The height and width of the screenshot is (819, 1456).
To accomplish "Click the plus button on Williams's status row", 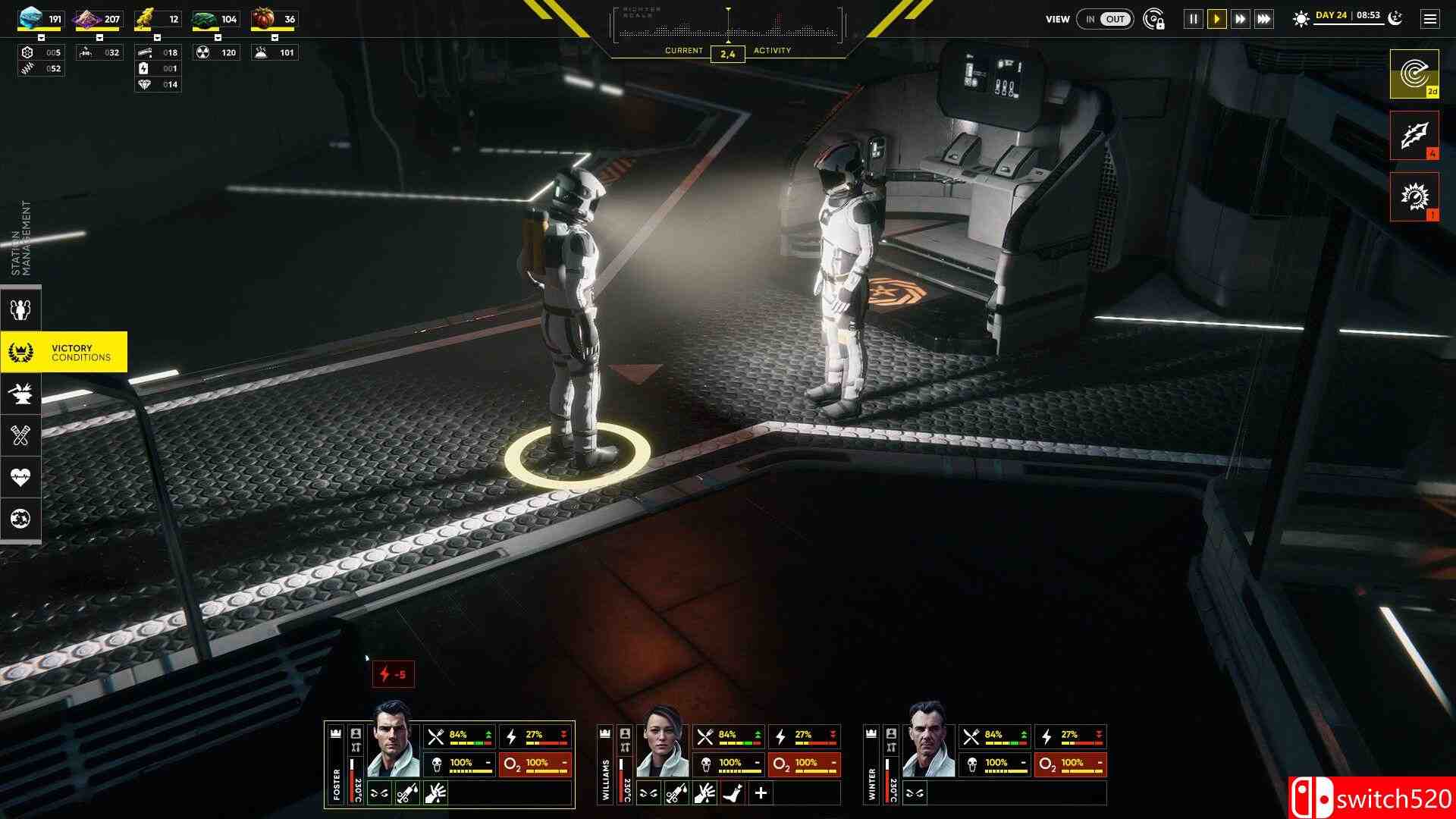I will tap(761, 793).
